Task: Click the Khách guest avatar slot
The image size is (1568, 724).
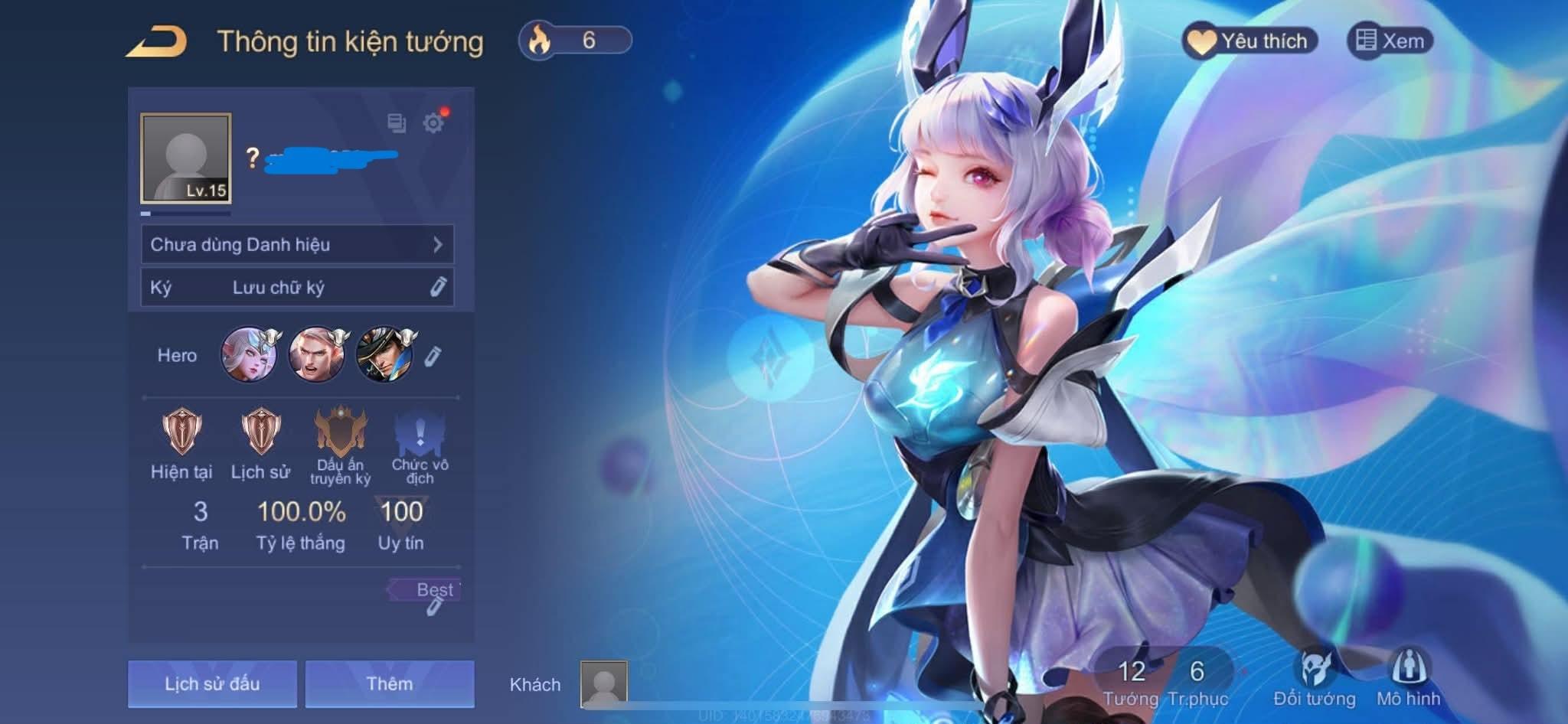Action: click(x=605, y=683)
